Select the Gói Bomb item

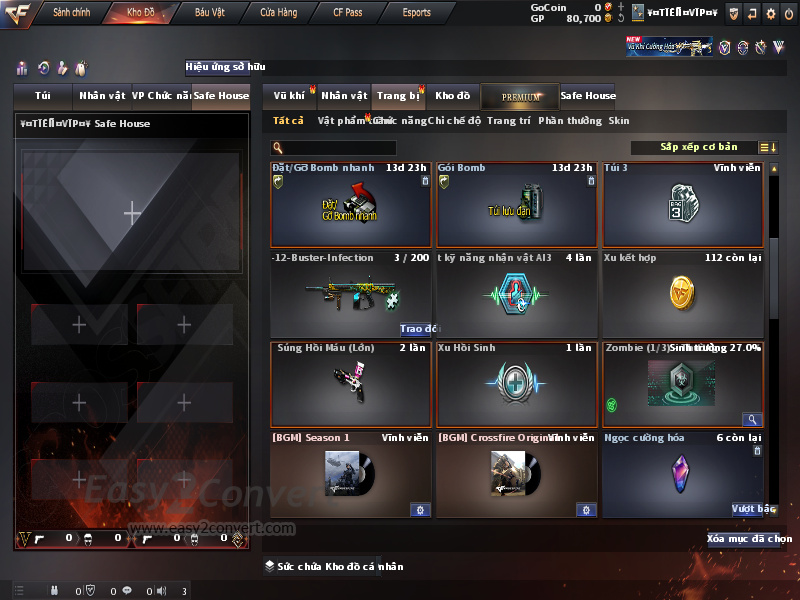tap(517, 205)
